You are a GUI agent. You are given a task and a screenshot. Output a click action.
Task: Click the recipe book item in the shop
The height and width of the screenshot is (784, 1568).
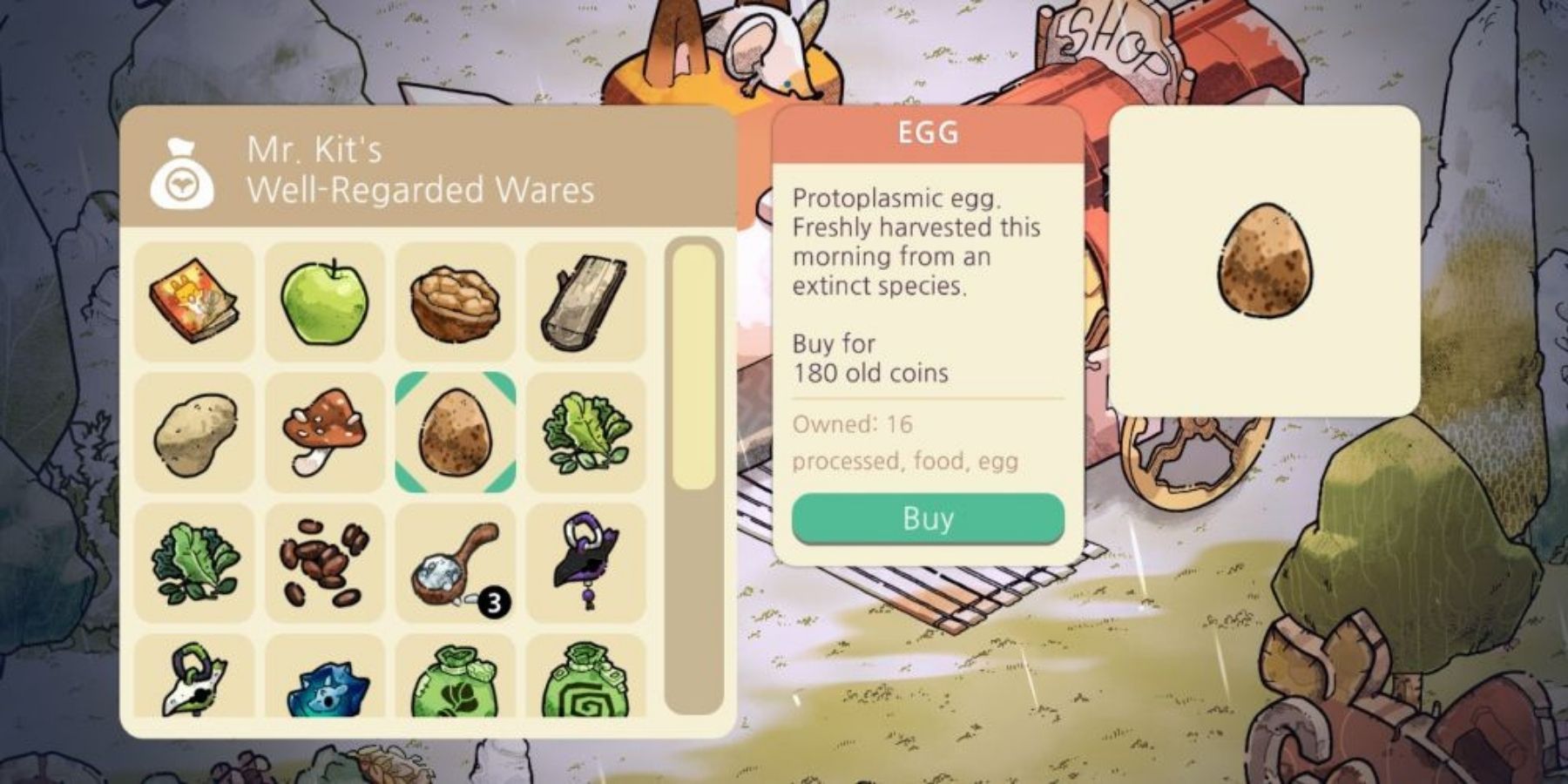(x=196, y=301)
